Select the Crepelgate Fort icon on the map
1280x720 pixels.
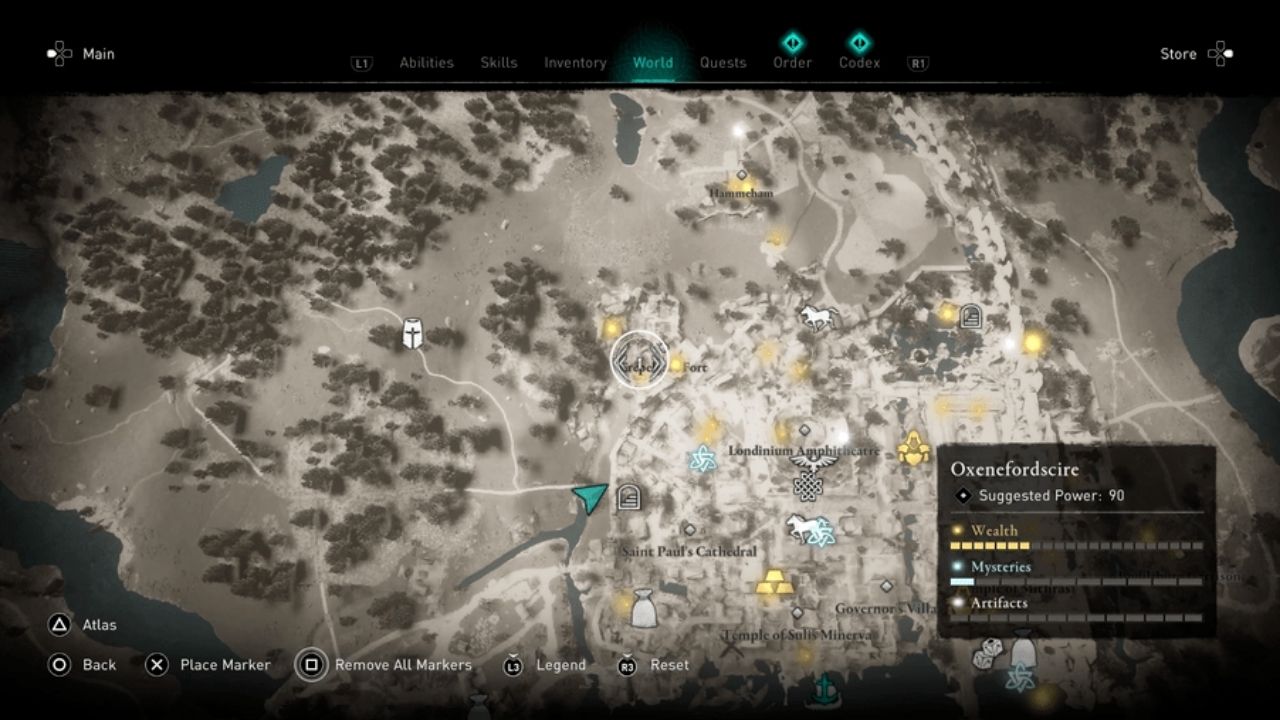click(640, 362)
